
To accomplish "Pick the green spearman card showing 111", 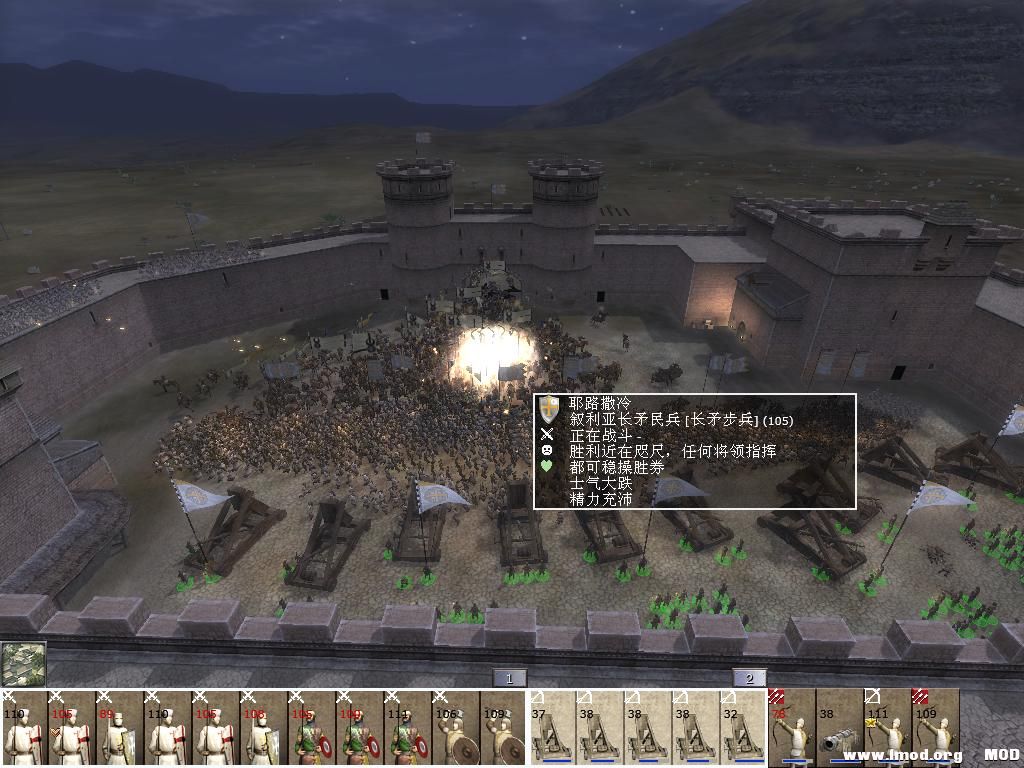I will [407, 728].
